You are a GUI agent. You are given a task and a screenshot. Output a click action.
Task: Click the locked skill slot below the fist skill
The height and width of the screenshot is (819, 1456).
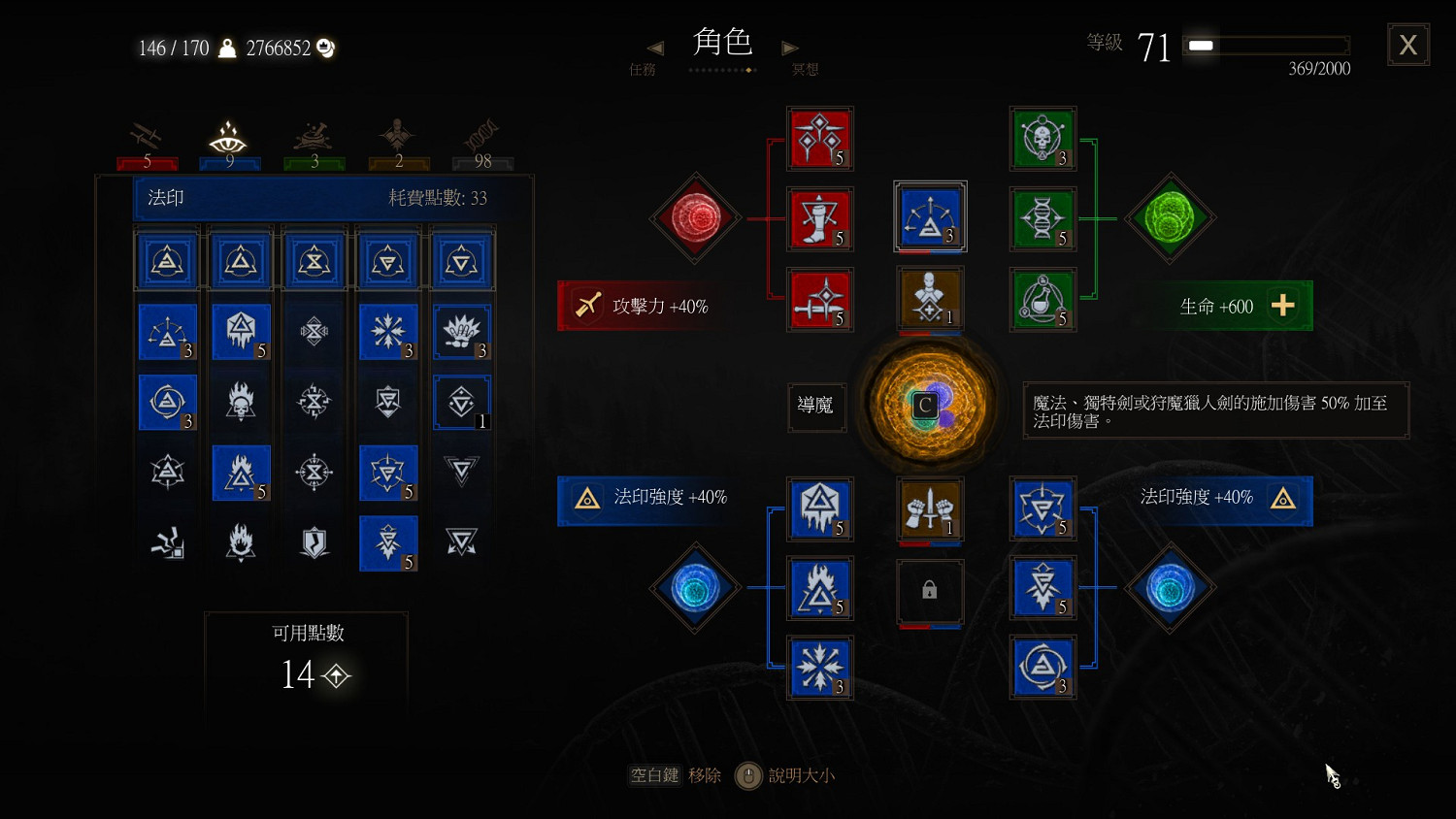[930, 592]
